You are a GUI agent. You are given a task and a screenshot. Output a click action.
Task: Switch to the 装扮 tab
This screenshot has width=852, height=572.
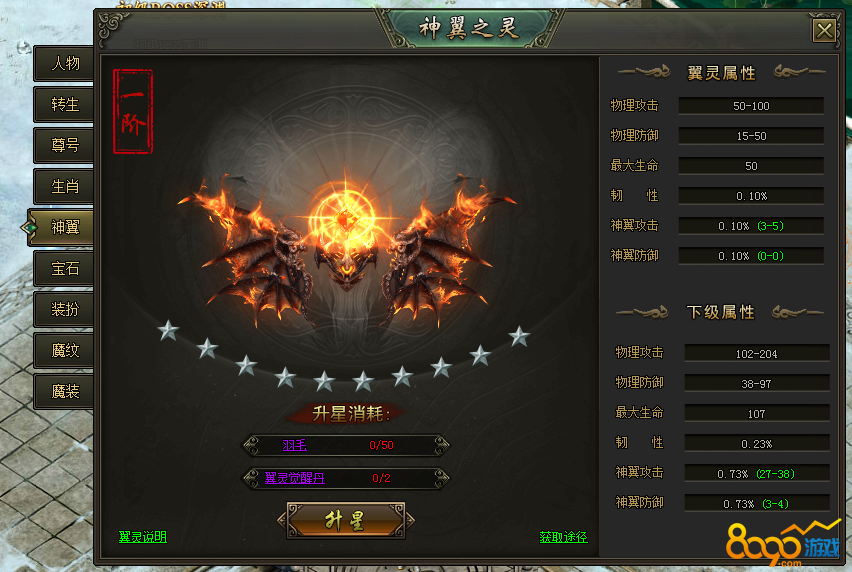65,309
